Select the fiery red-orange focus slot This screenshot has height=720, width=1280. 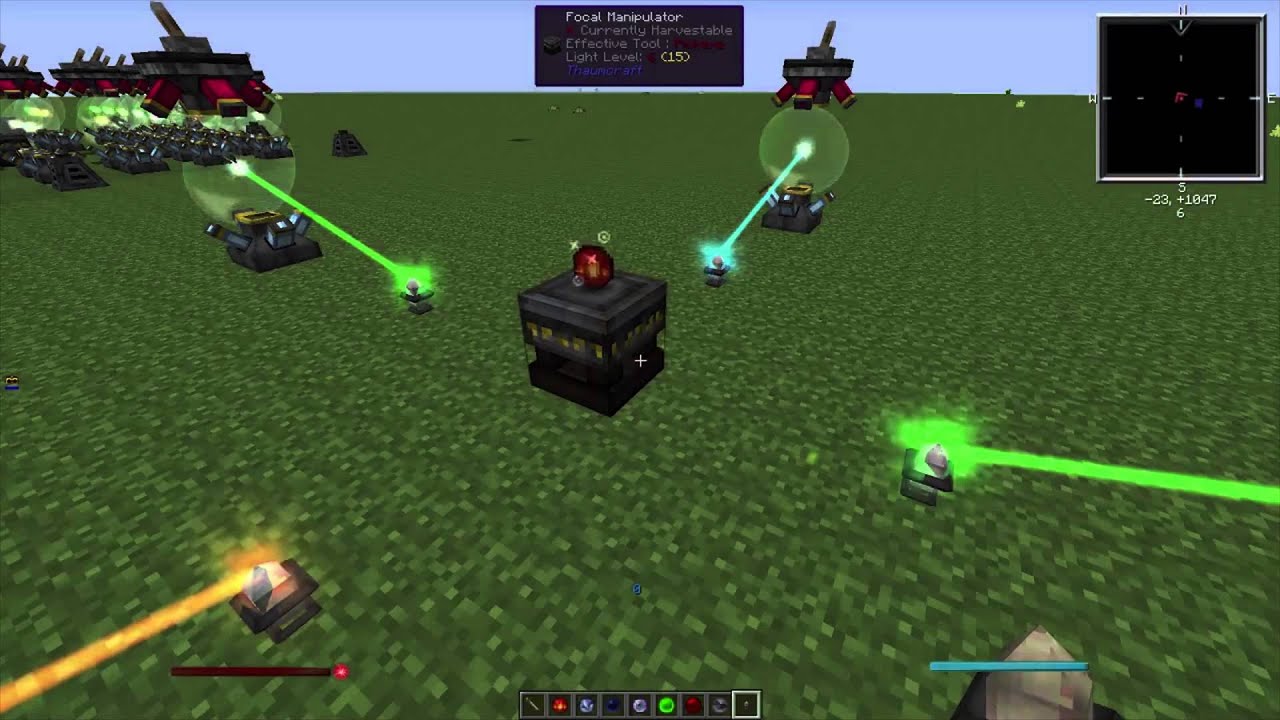560,705
